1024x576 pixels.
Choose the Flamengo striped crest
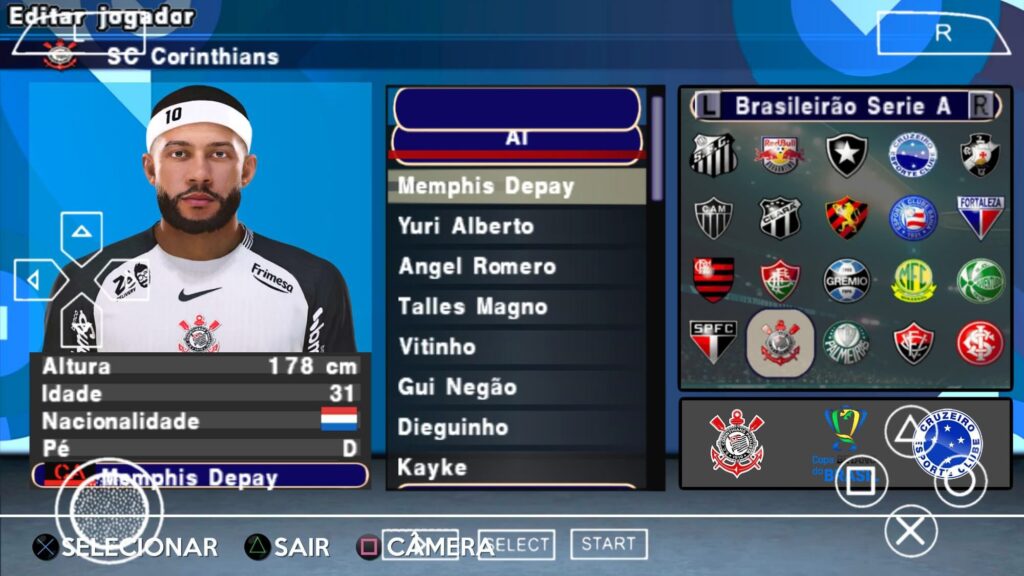tap(714, 279)
